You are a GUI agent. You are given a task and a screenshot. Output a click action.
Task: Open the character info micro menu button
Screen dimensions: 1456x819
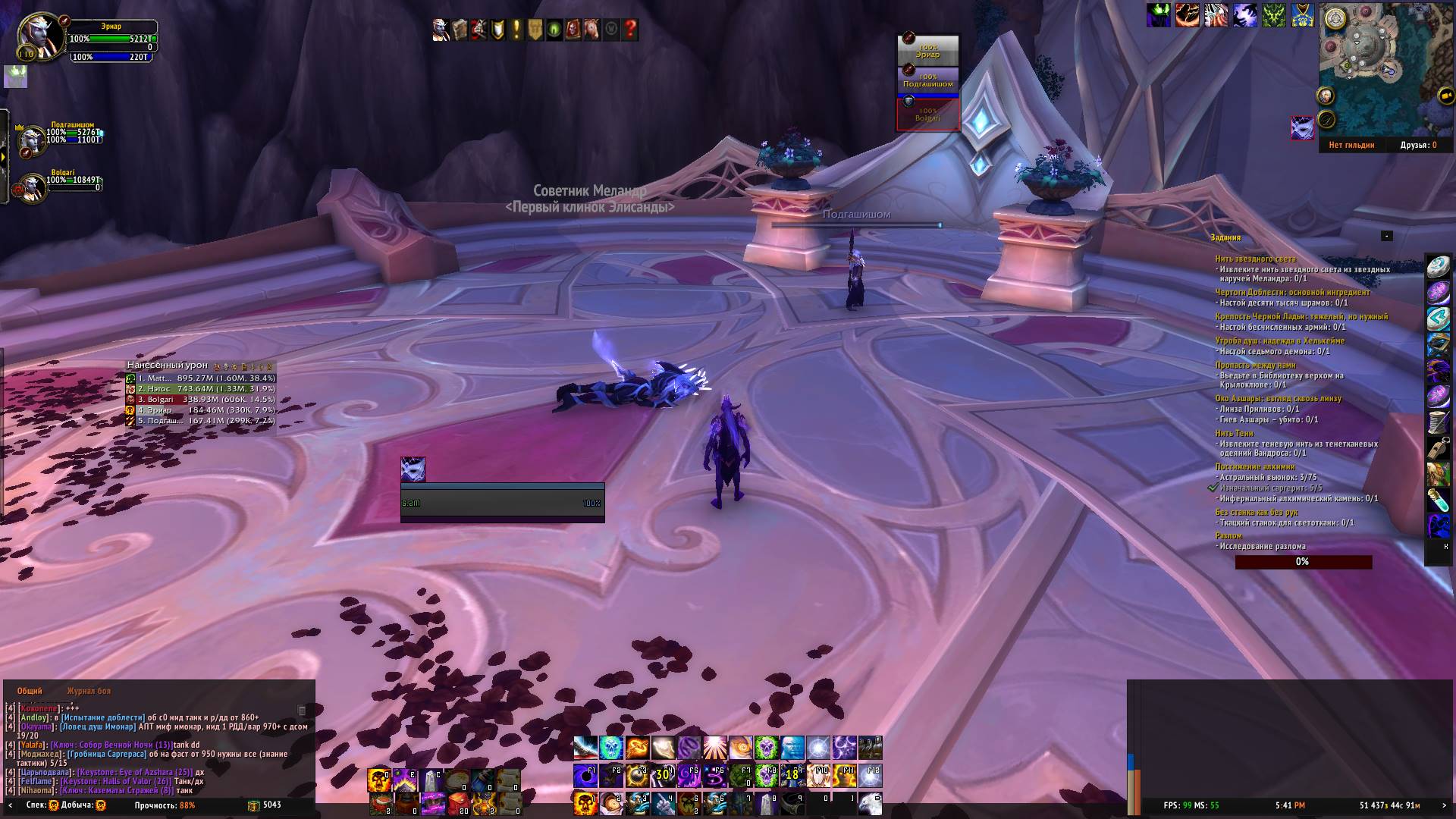[441, 30]
